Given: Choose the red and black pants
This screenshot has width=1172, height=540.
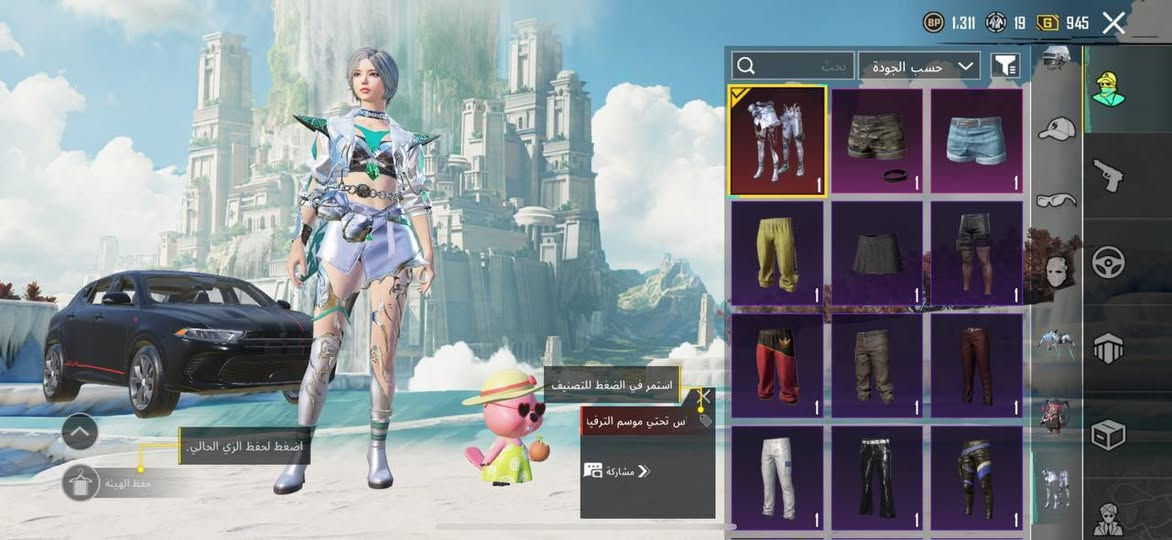Looking at the screenshot, I should [777, 365].
